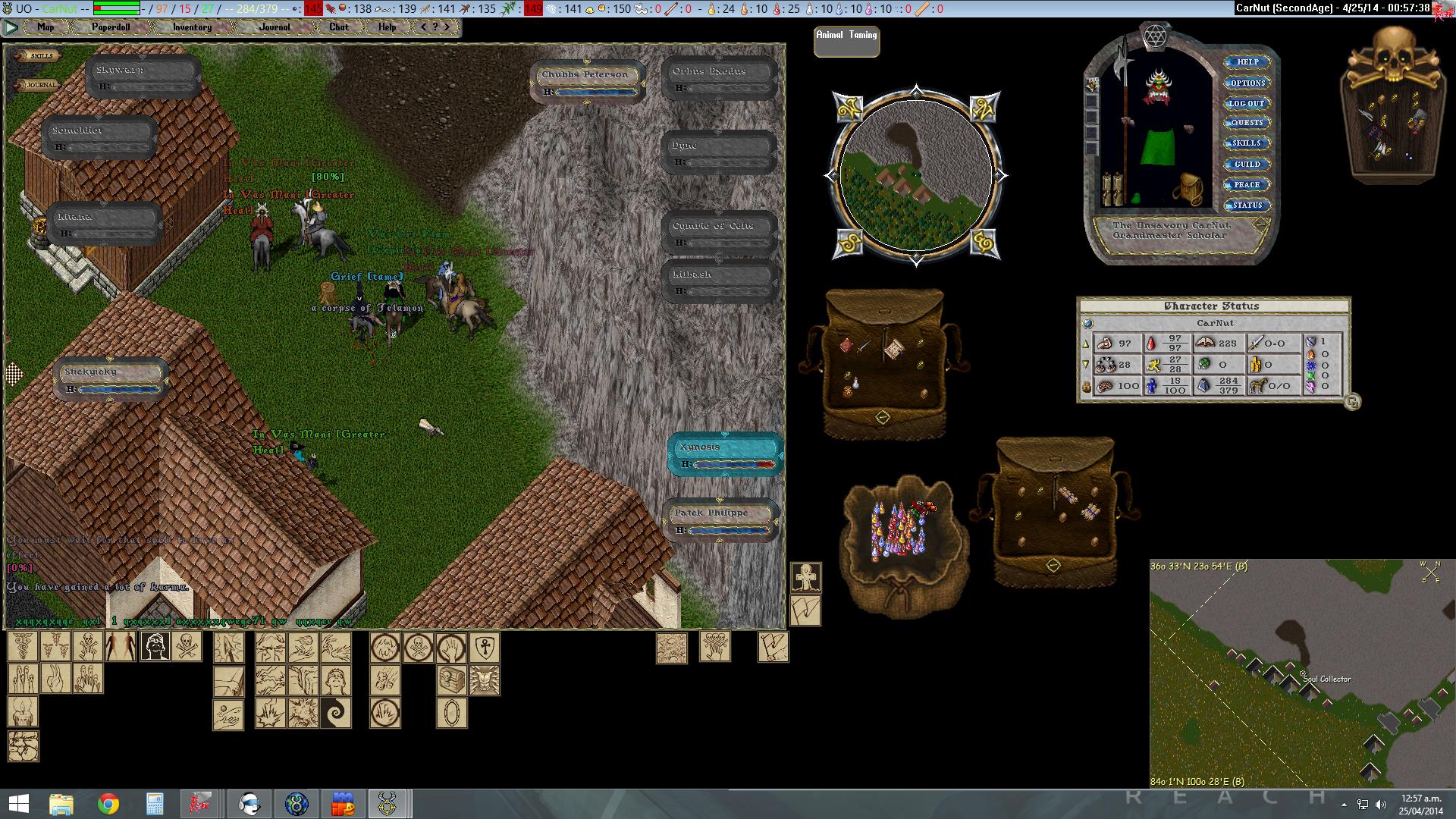Open the STATUS button on paperdoll

point(1247,205)
